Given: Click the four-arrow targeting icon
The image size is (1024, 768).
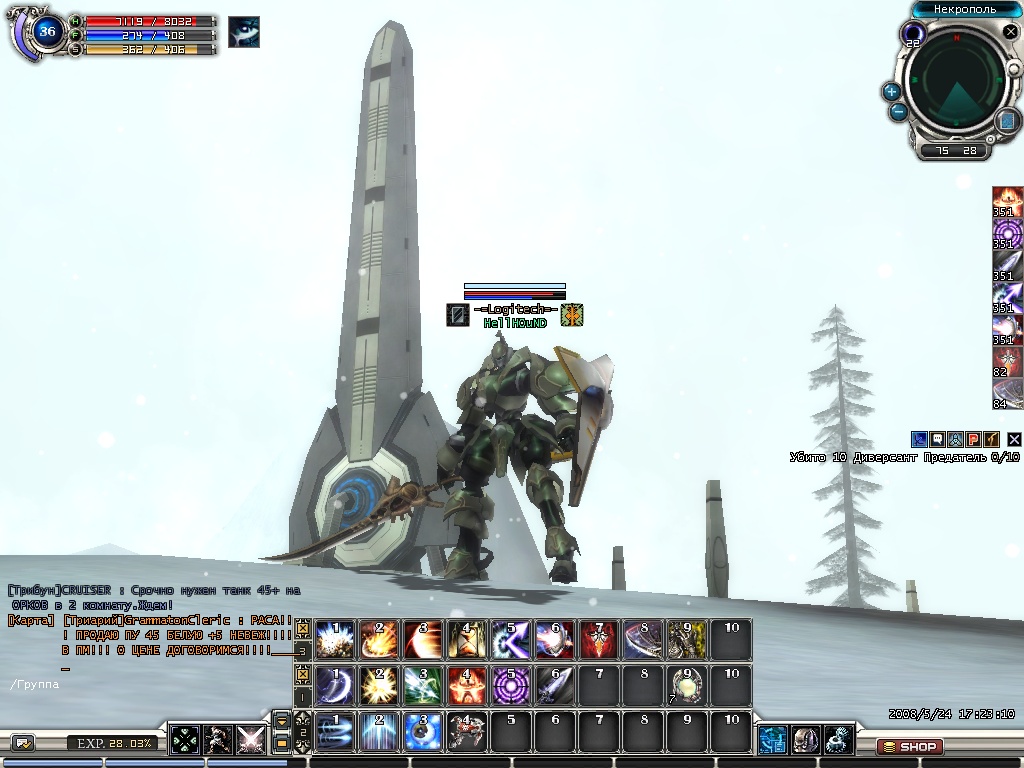Looking at the screenshot, I should pyautogui.click(x=185, y=740).
